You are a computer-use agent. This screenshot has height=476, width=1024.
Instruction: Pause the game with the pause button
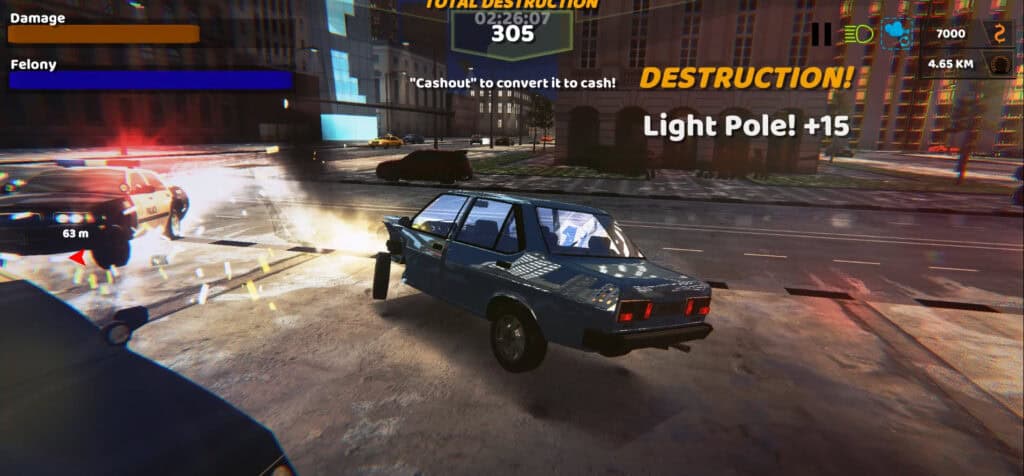pos(821,34)
